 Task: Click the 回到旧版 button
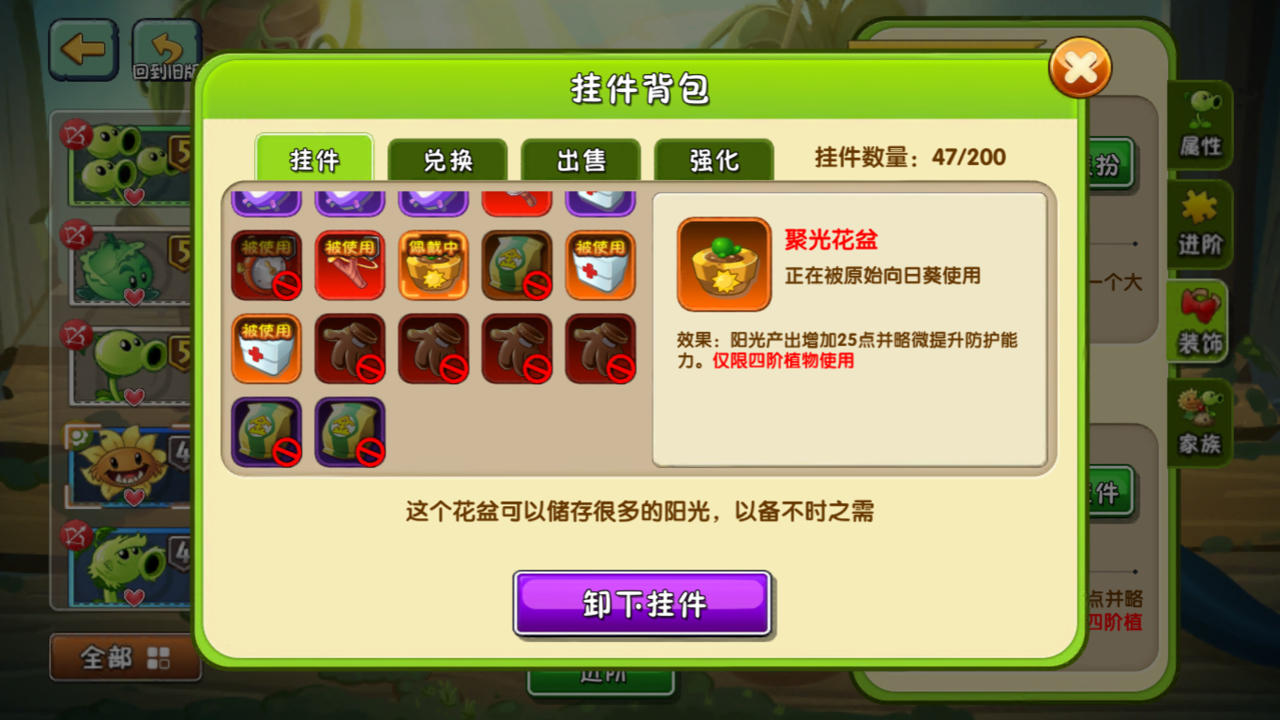click(168, 47)
